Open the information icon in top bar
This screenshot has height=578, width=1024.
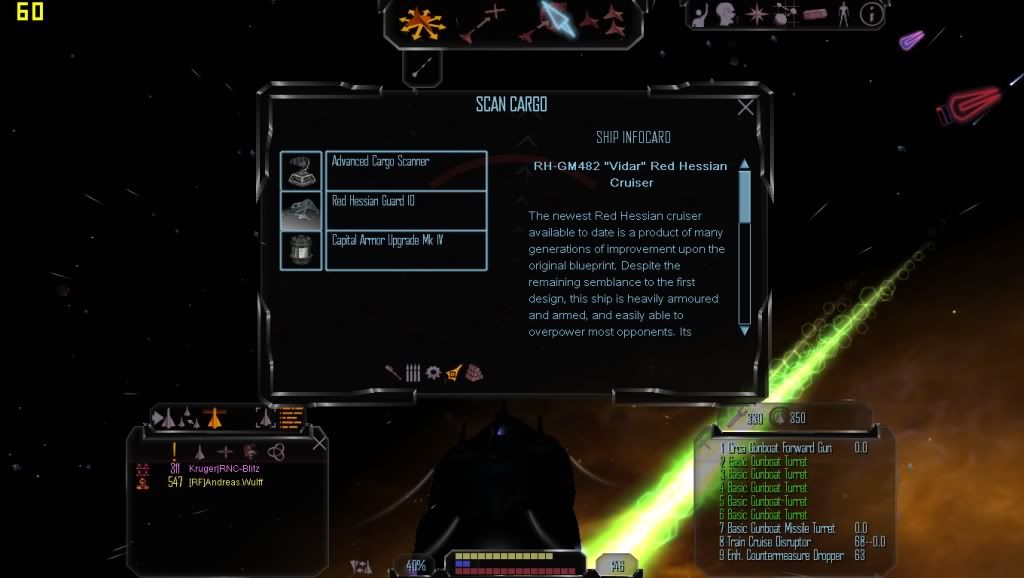point(872,14)
